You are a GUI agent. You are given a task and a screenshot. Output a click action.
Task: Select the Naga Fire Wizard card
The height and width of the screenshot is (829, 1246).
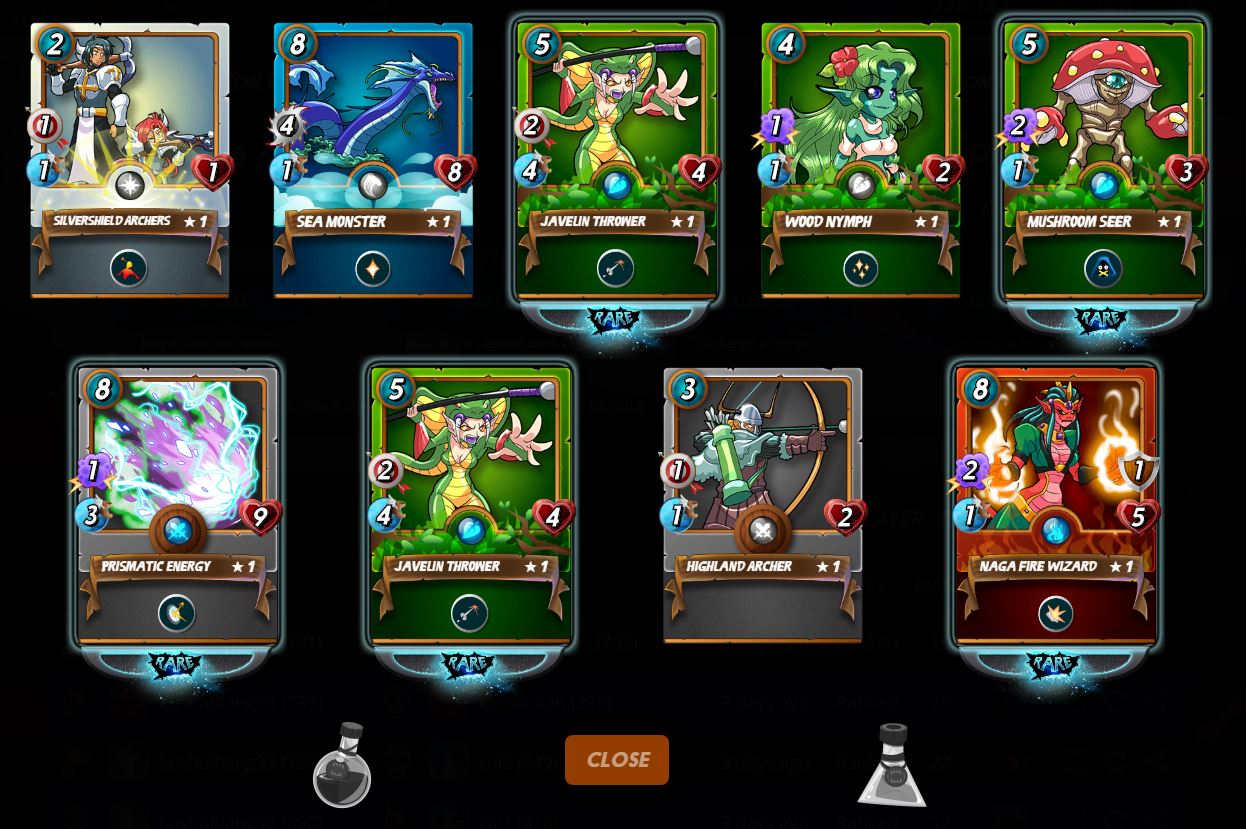pyautogui.click(x=1056, y=505)
